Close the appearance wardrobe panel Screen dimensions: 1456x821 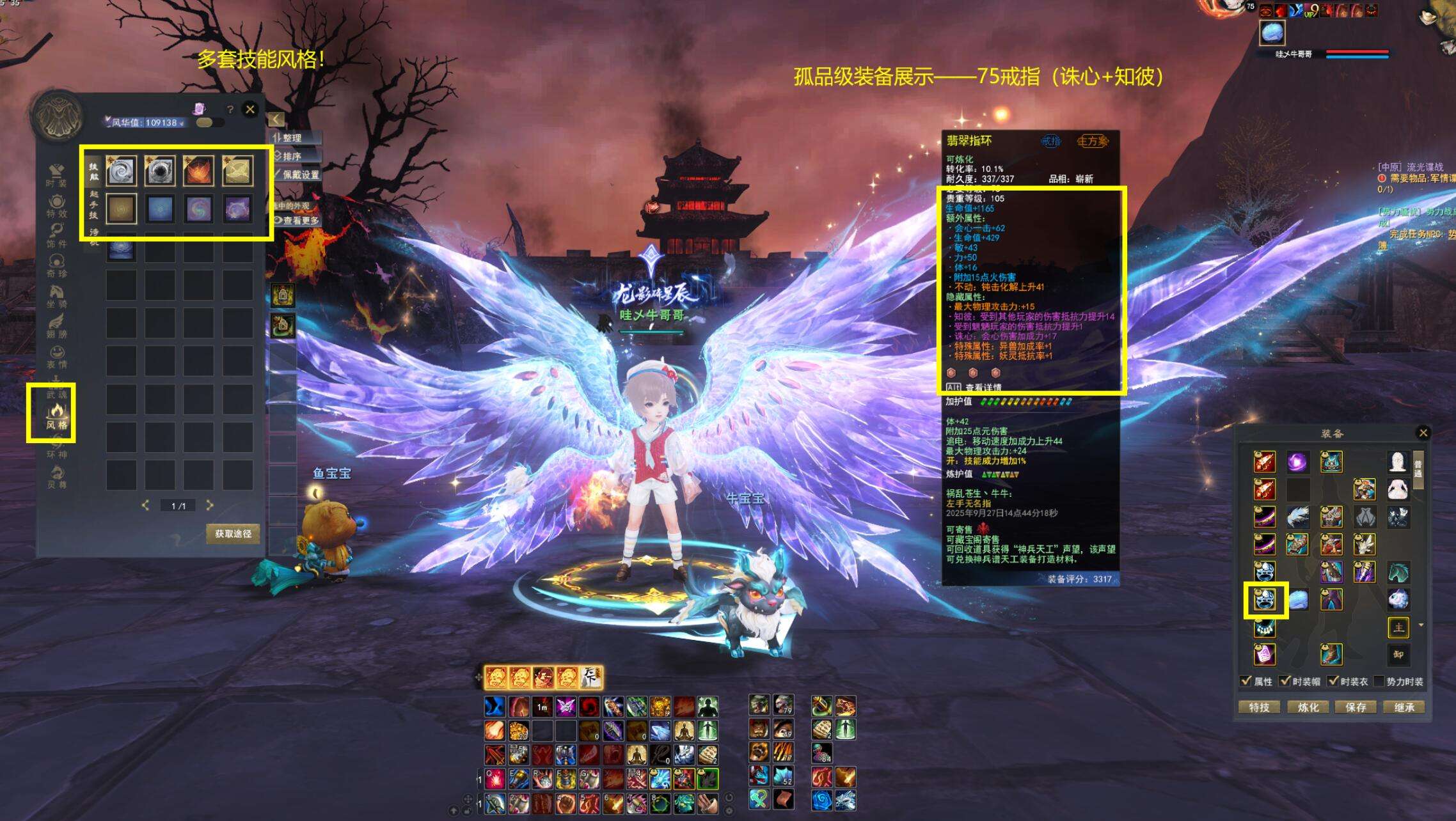tap(250, 109)
